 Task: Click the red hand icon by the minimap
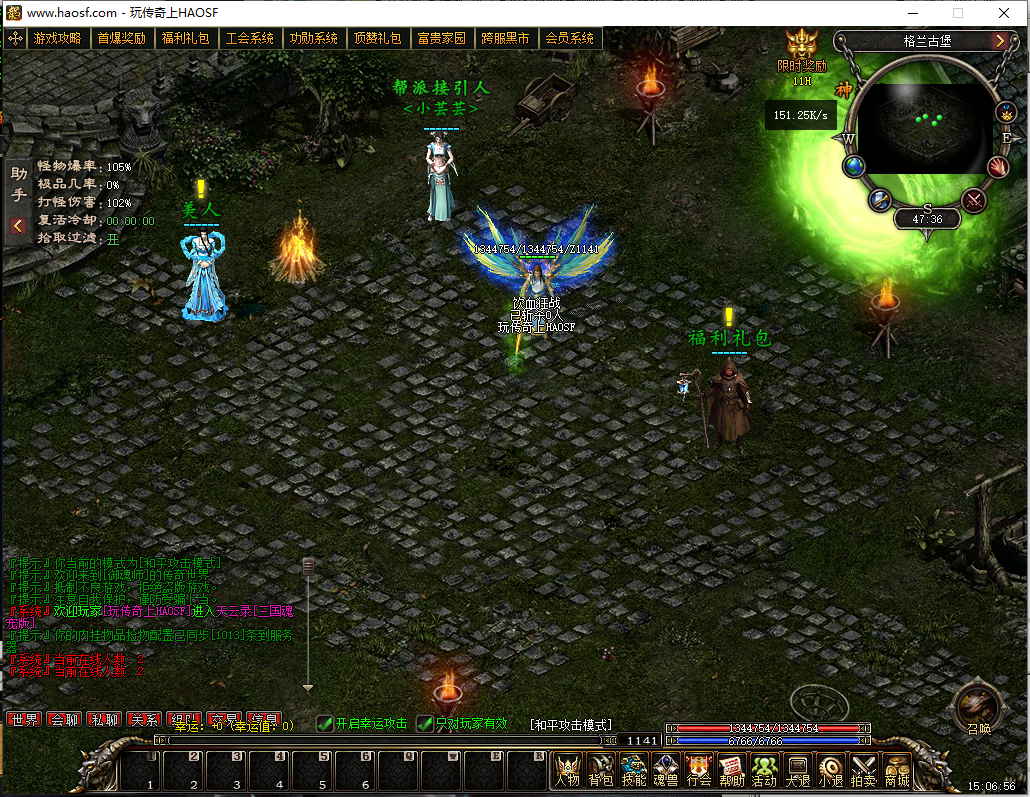point(997,167)
